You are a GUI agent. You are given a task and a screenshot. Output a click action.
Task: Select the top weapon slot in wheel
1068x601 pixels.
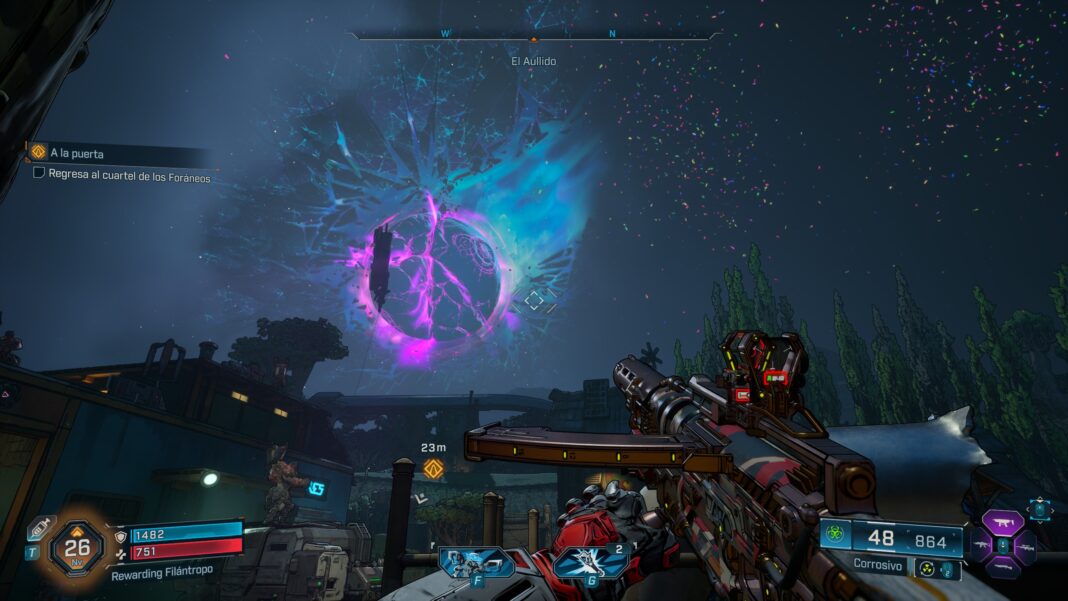1002,521
